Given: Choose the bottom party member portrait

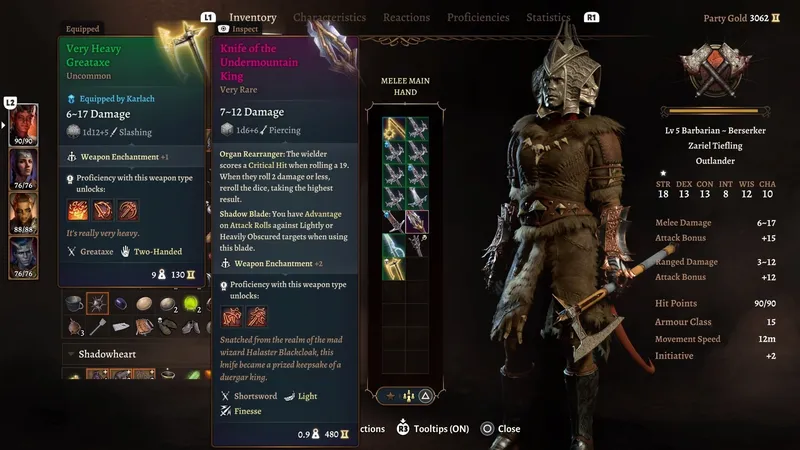Looking at the screenshot, I should click(x=23, y=258).
